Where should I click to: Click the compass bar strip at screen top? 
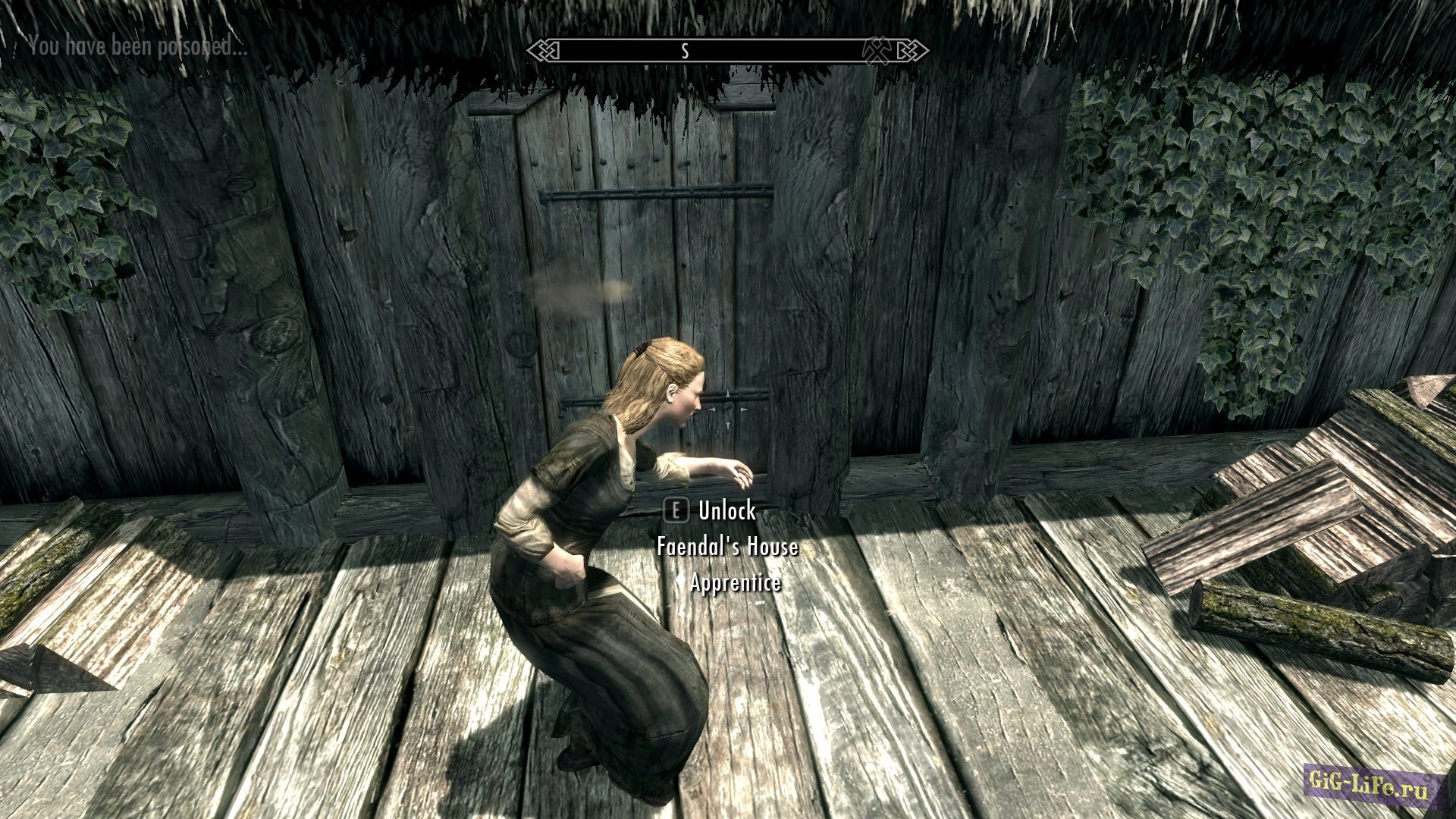(x=724, y=50)
